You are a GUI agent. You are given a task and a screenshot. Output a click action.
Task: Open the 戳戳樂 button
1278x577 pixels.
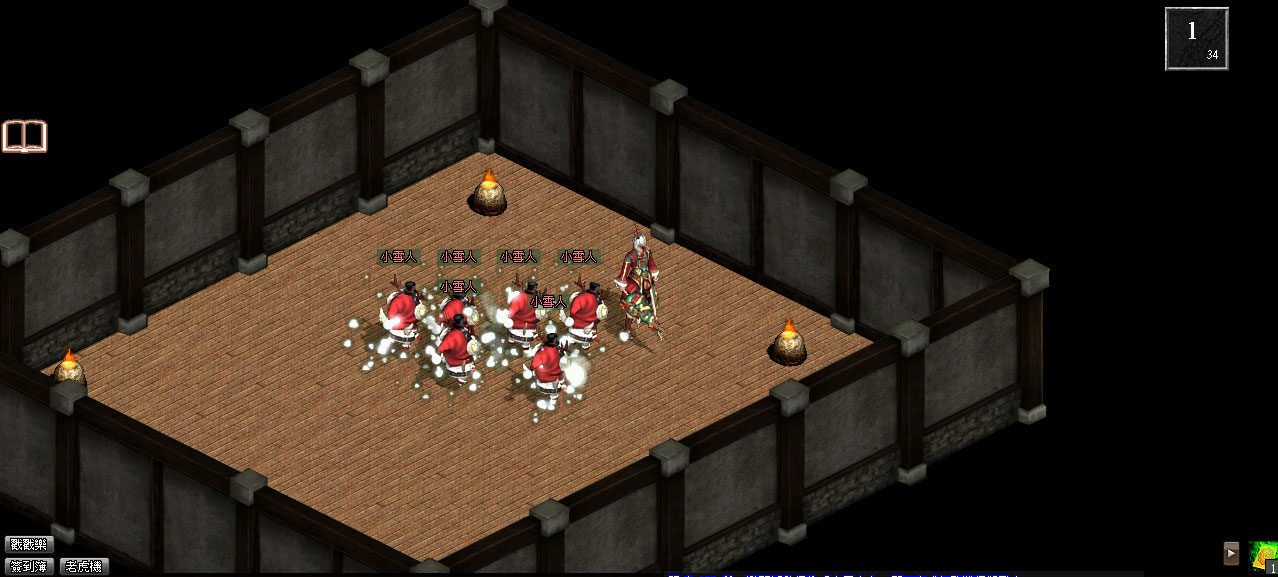coord(28,545)
